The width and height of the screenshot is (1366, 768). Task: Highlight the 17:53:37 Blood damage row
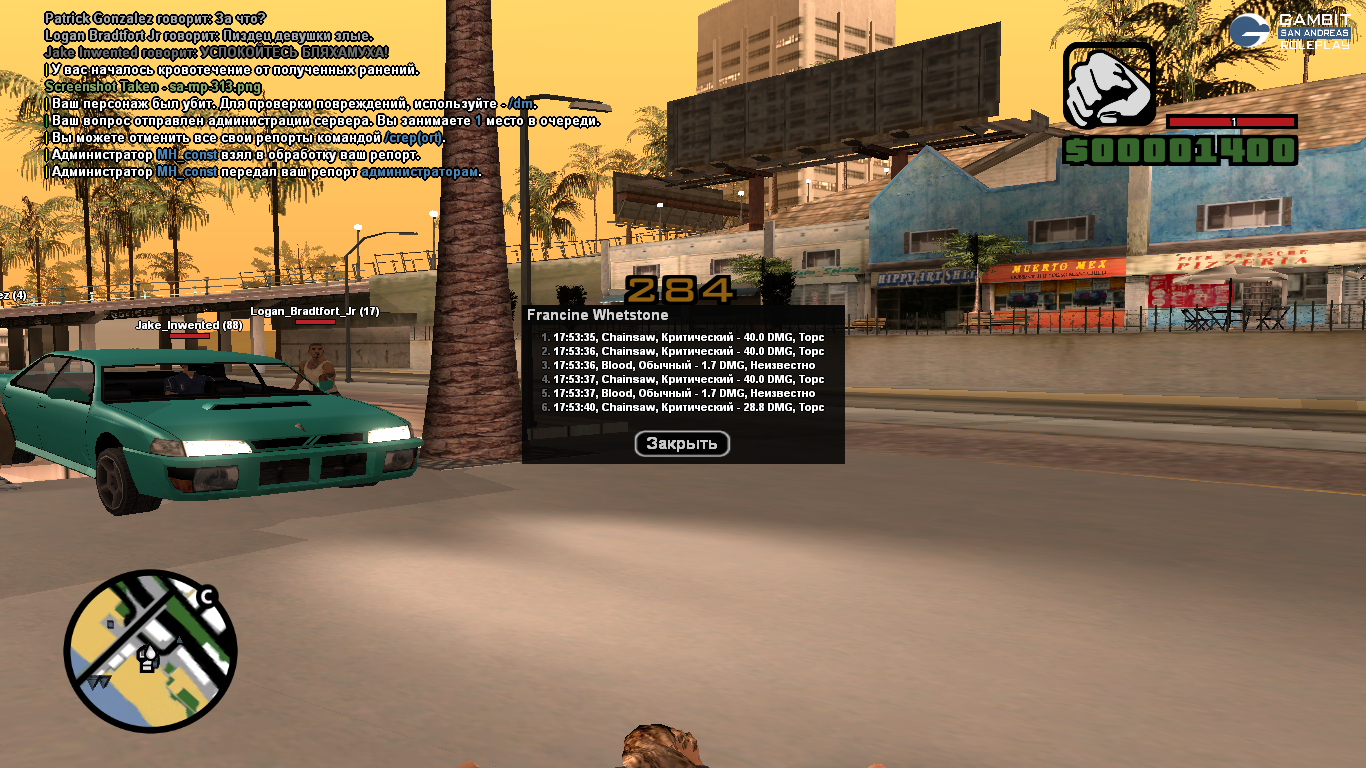pyautogui.click(x=683, y=393)
